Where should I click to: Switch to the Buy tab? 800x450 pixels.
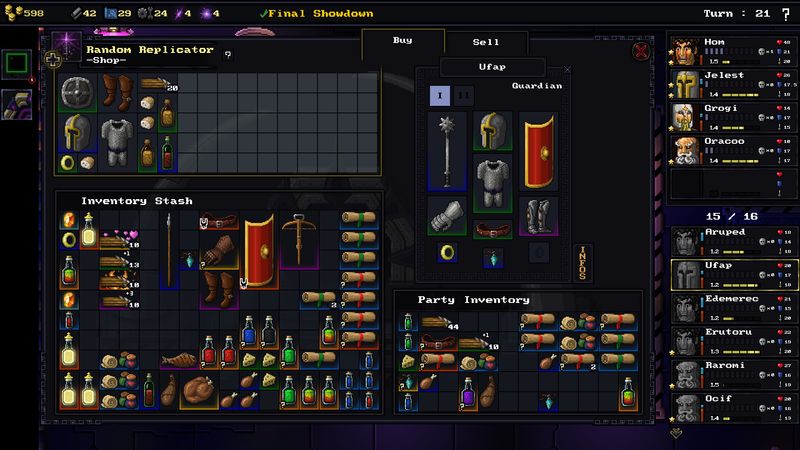coord(402,42)
